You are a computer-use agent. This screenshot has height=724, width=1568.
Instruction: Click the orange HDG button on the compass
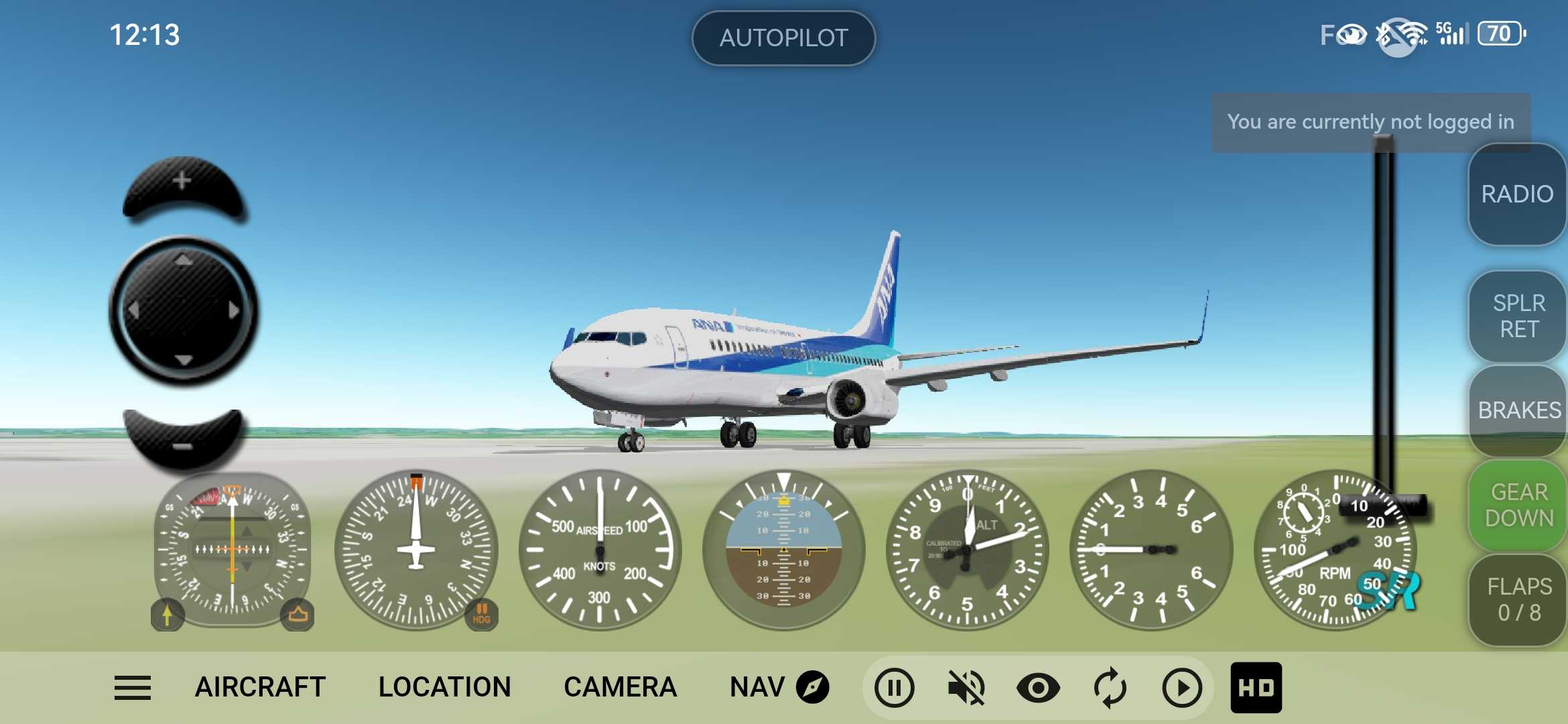[481, 613]
